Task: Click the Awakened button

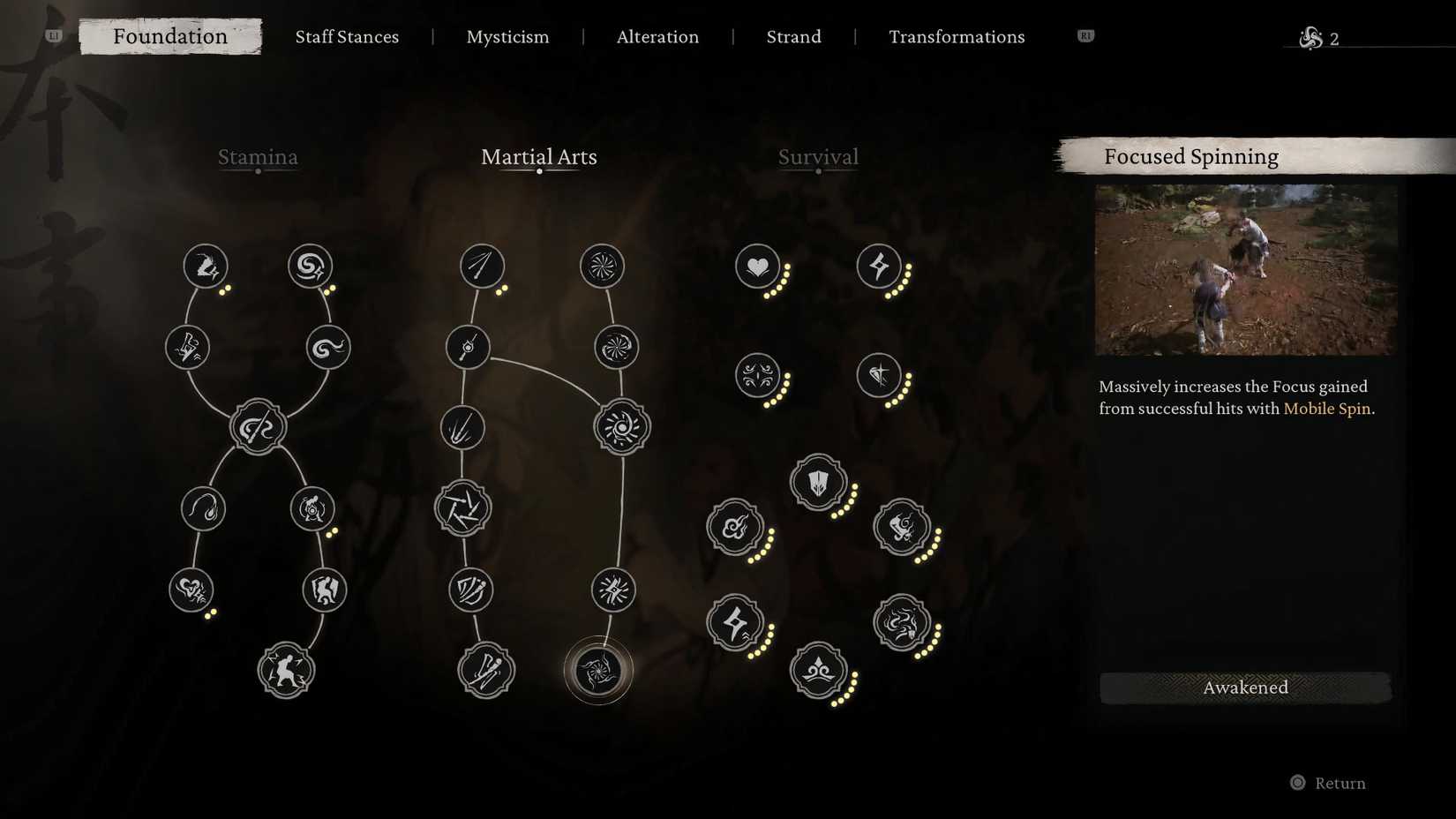Action: click(x=1245, y=688)
